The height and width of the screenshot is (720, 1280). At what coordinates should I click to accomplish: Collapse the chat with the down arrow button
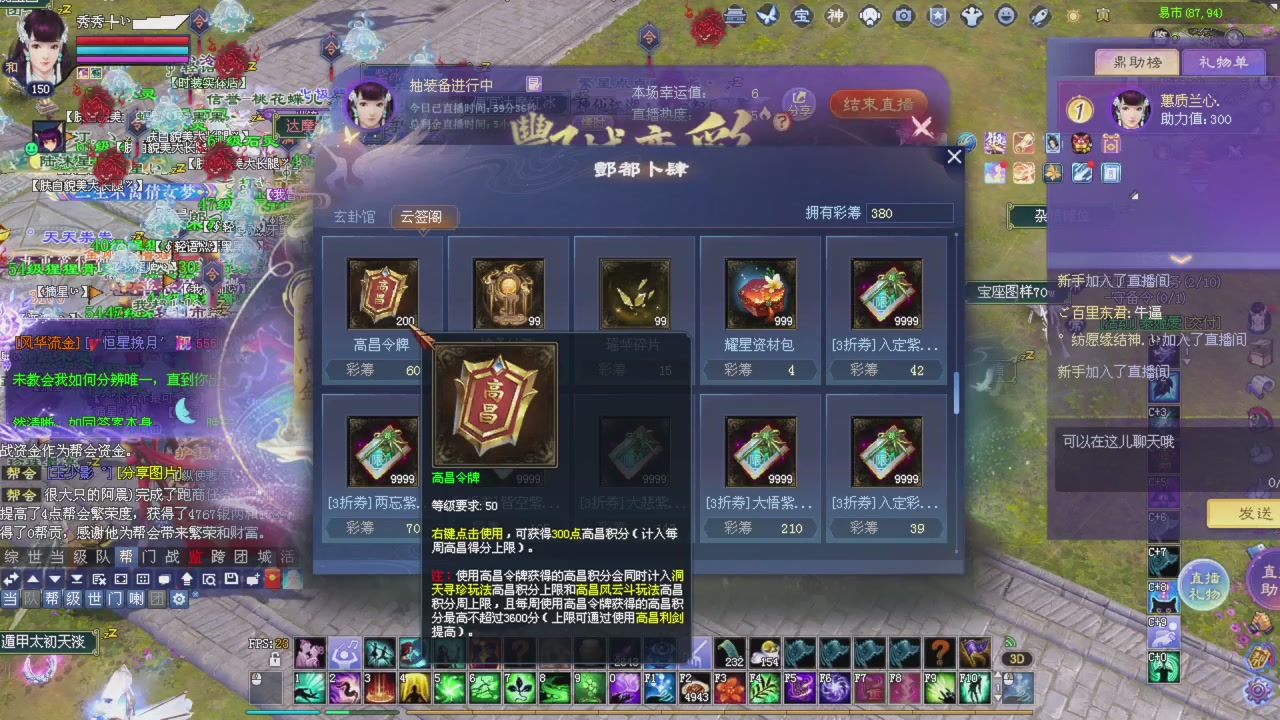55,578
